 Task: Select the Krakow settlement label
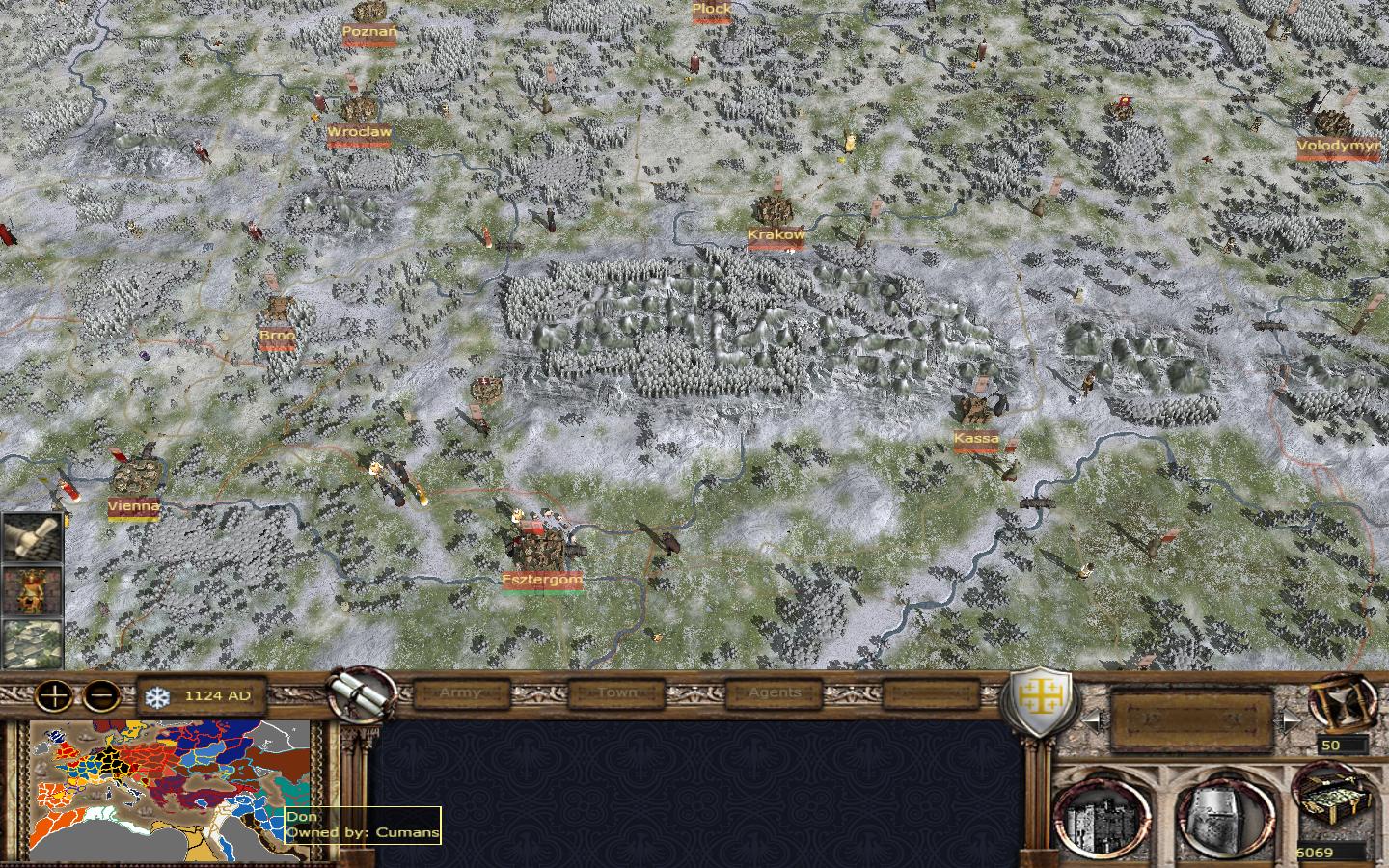pyautogui.click(x=776, y=234)
